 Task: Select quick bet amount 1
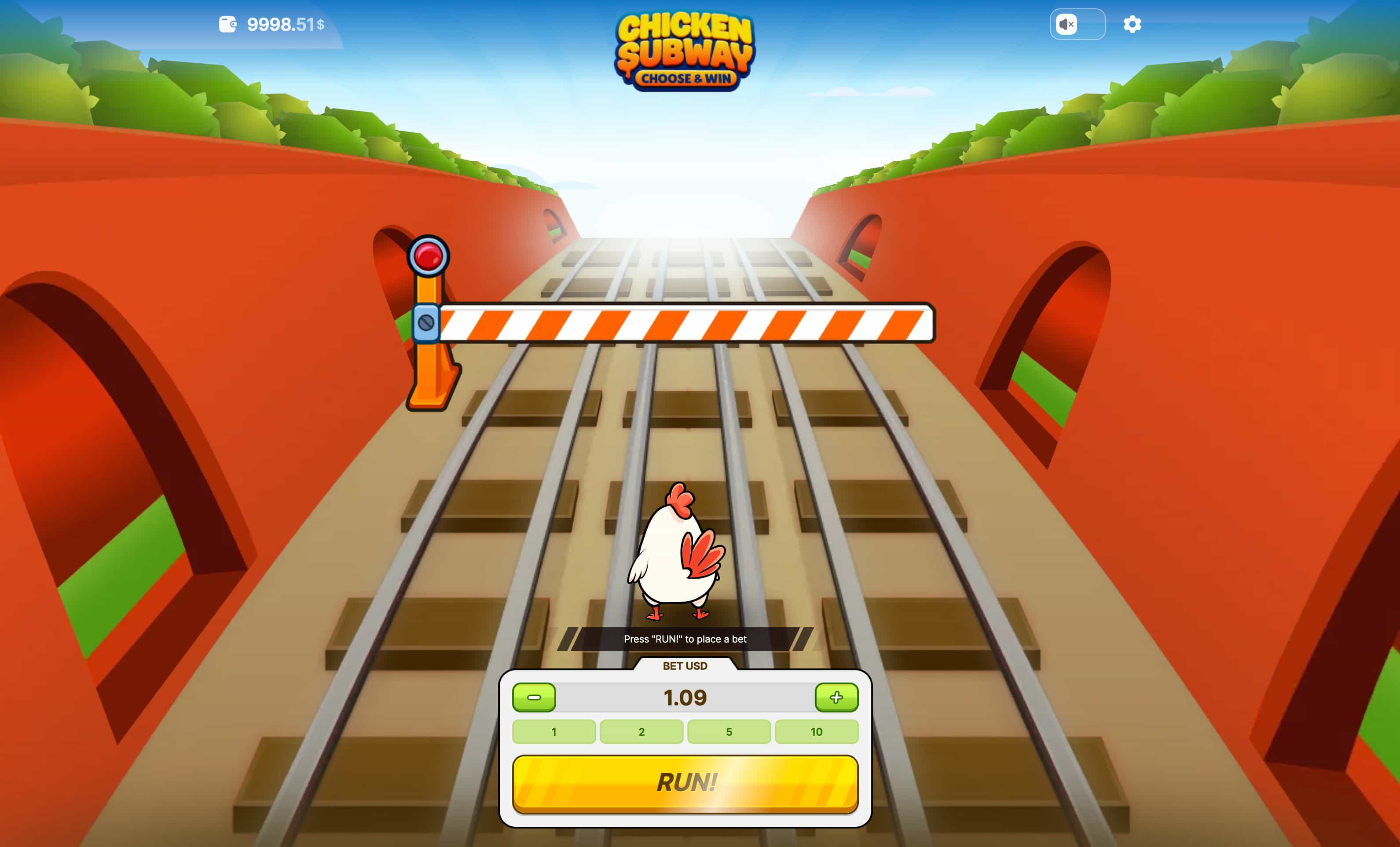click(553, 732)
